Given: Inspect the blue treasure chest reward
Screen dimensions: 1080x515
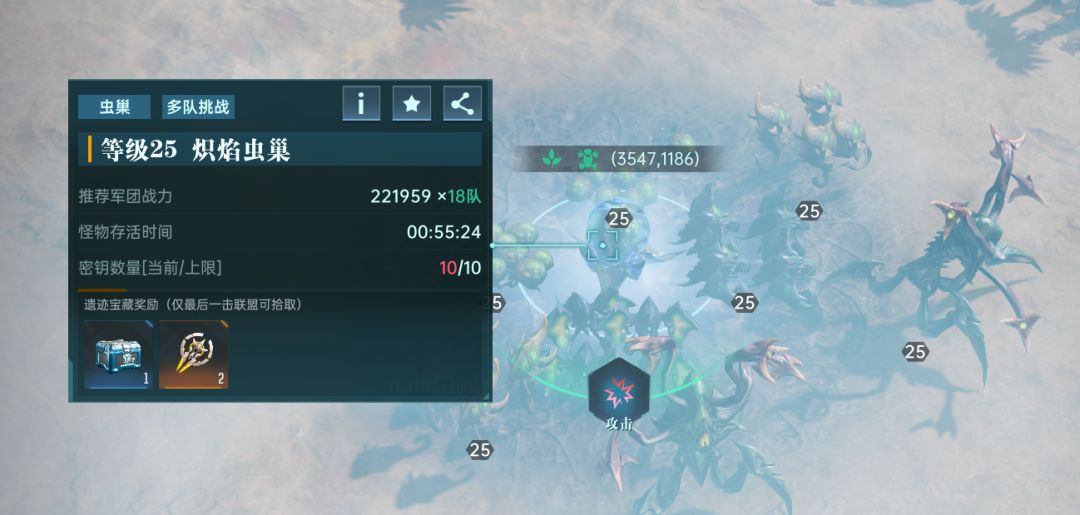Looking at the screenshot, I should pos(118,355).
